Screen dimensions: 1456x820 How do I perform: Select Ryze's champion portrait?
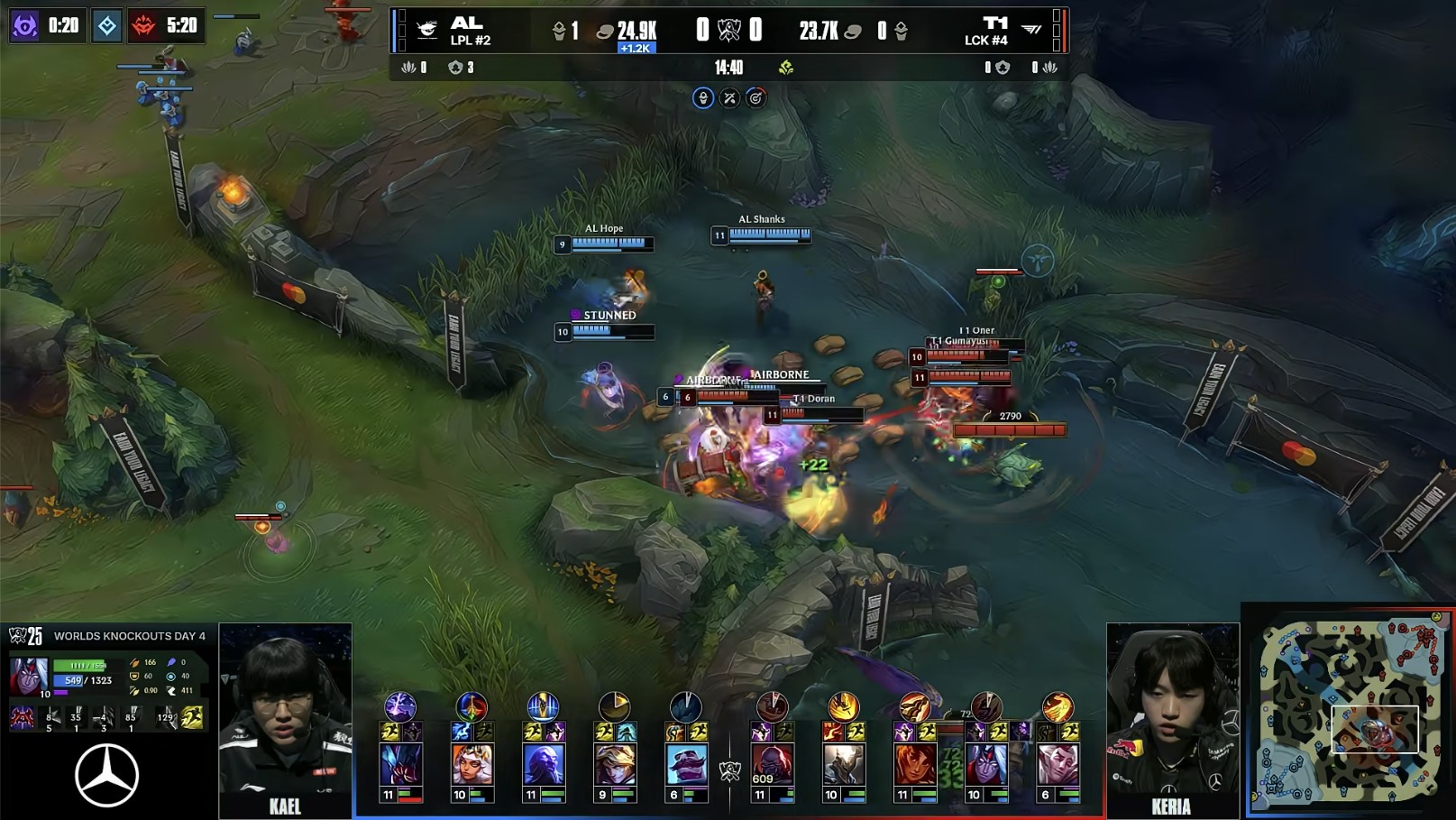click(543, 765)
